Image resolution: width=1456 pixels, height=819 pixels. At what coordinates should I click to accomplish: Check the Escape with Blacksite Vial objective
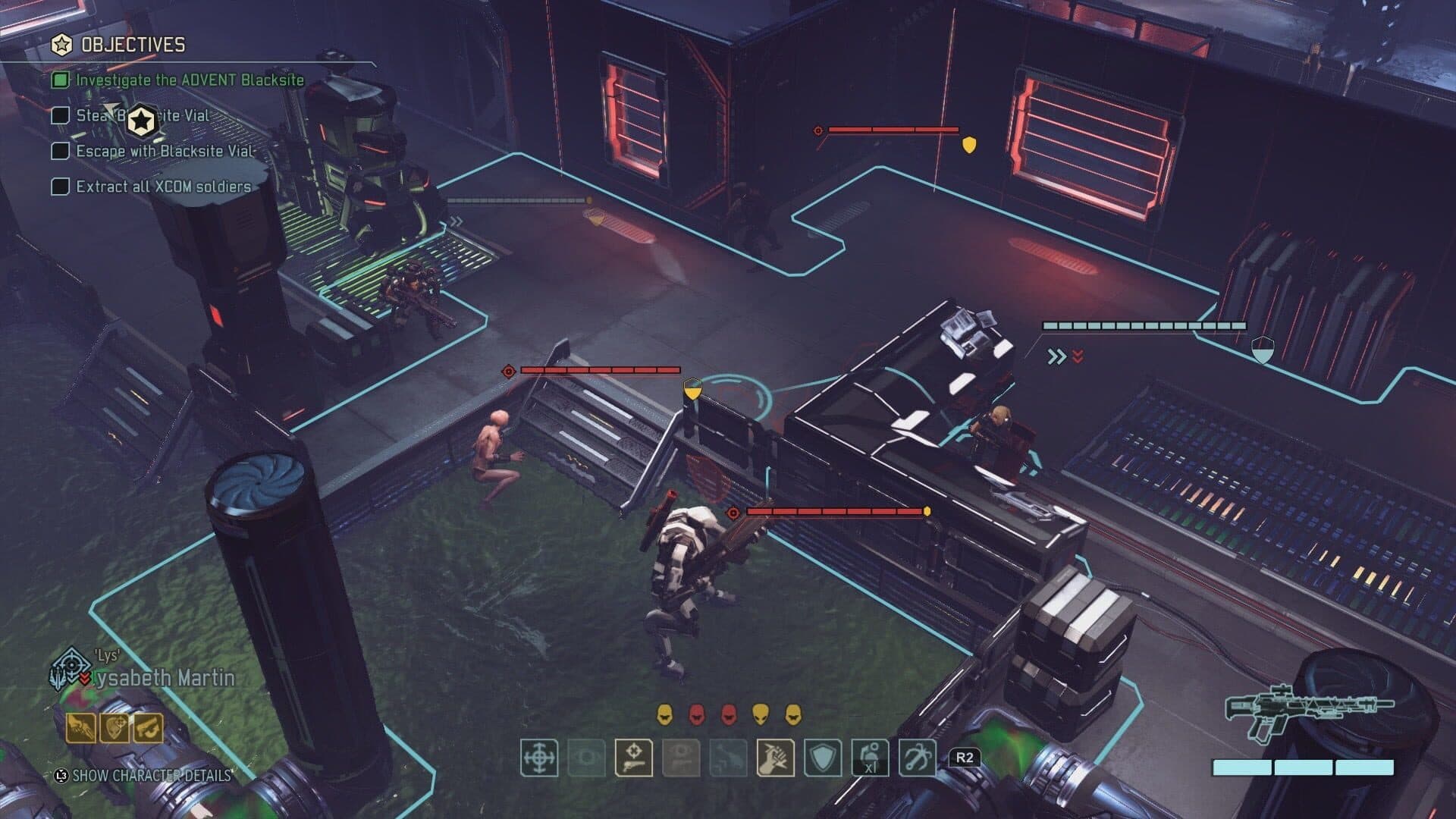[60, 152]
